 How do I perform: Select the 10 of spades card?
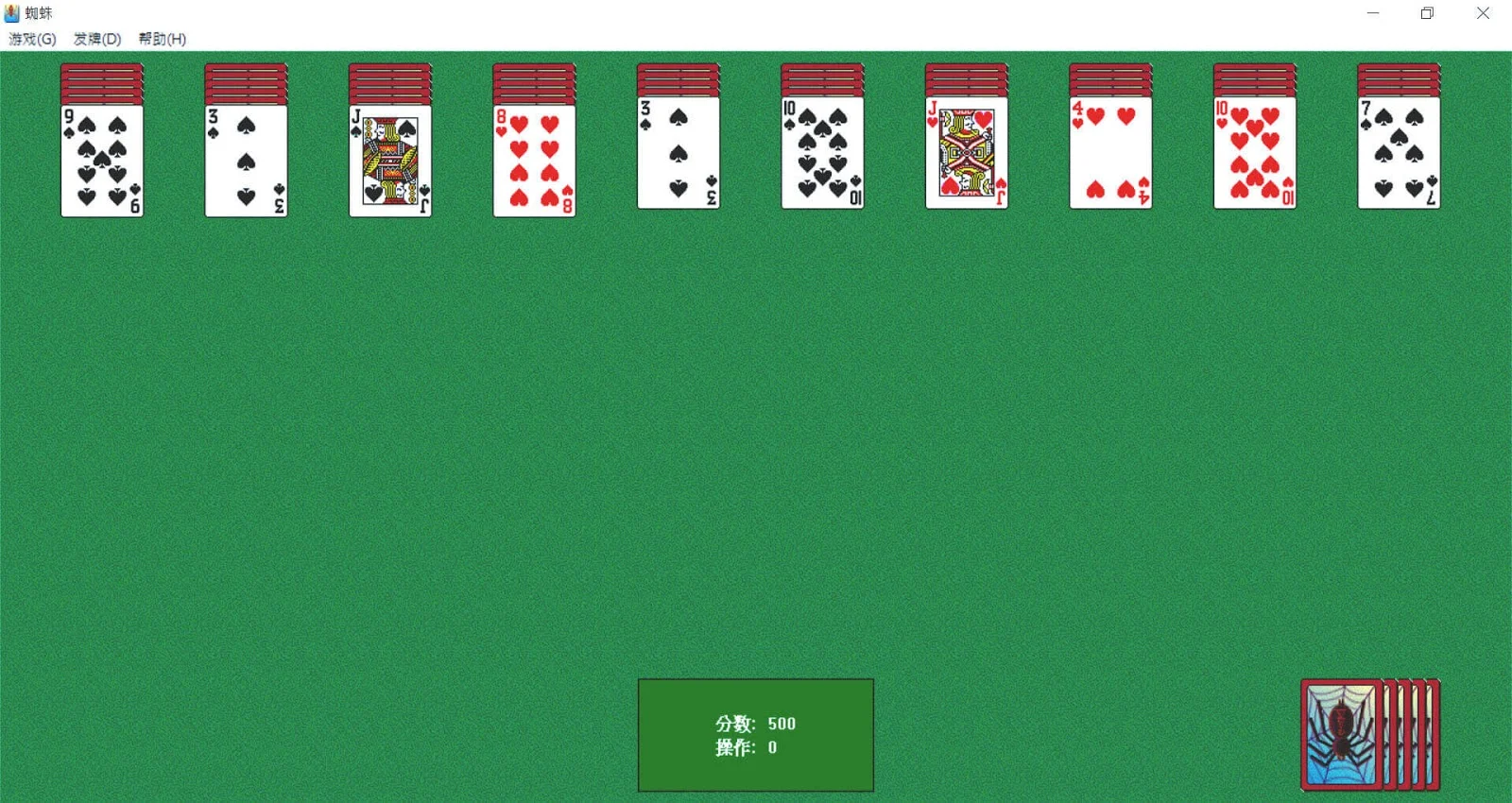click(x=821, y=156)
